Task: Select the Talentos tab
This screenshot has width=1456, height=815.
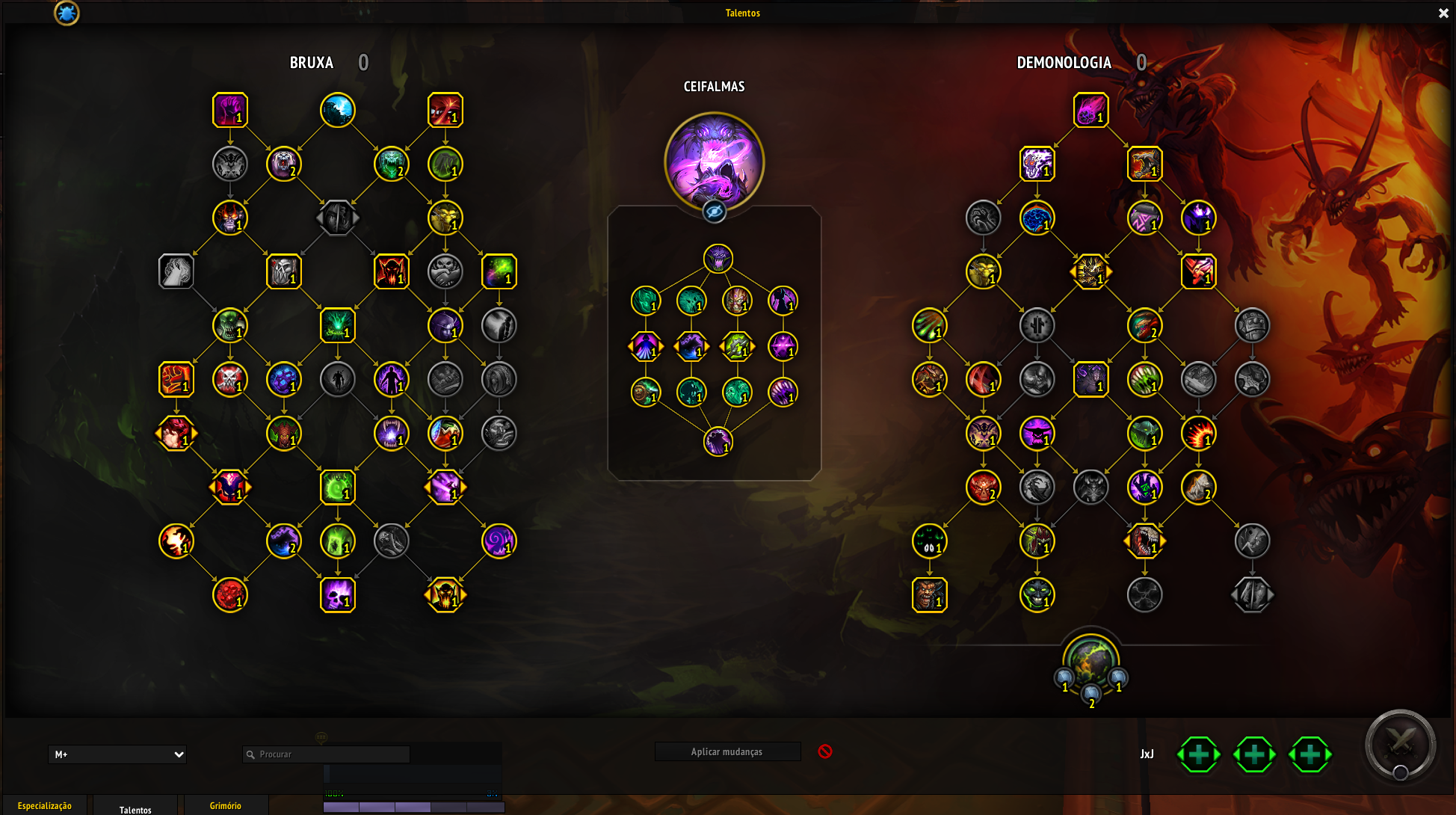Action: [x=135, y=809]
